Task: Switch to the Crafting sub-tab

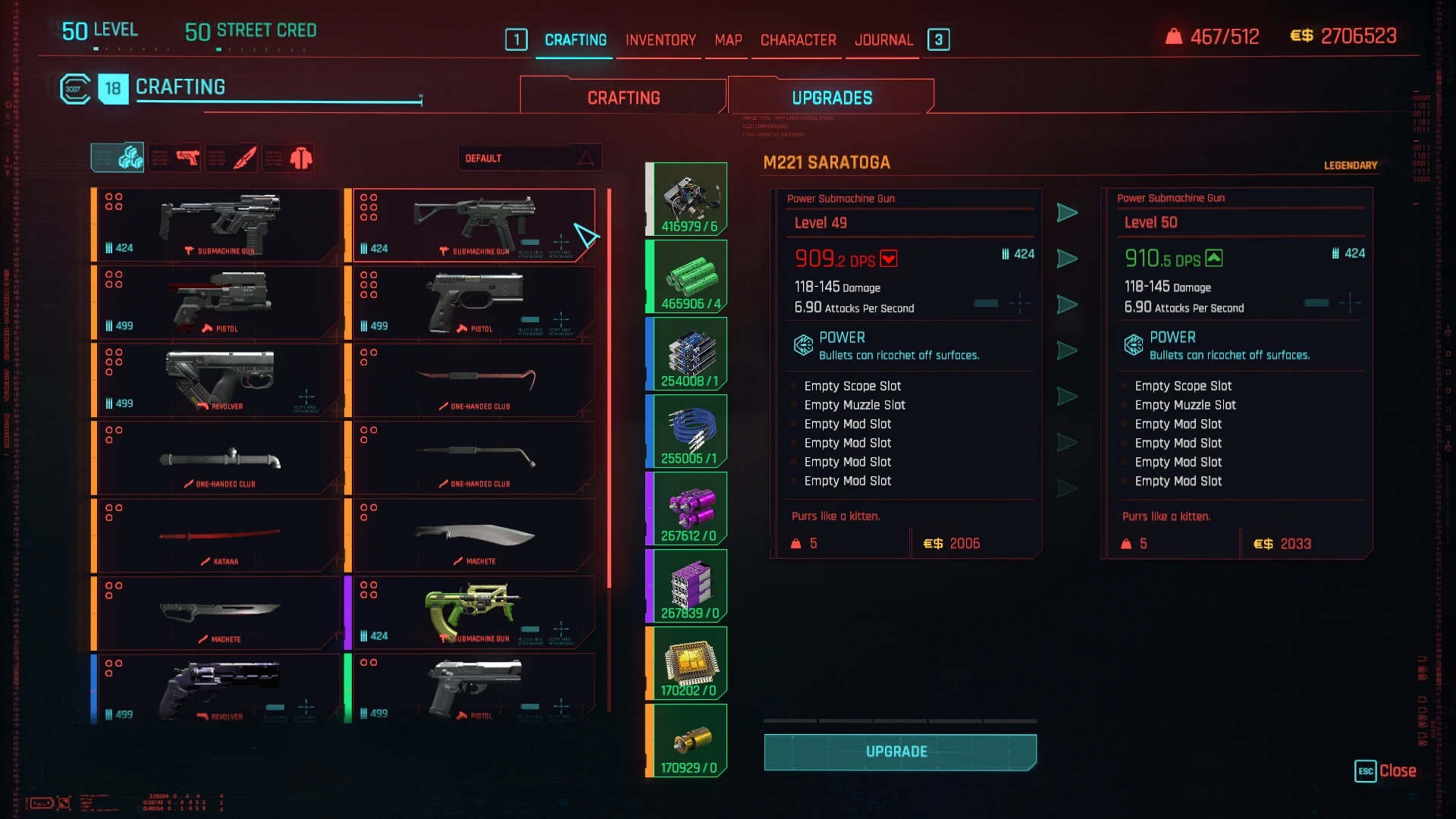Action: tap(623, 98)
